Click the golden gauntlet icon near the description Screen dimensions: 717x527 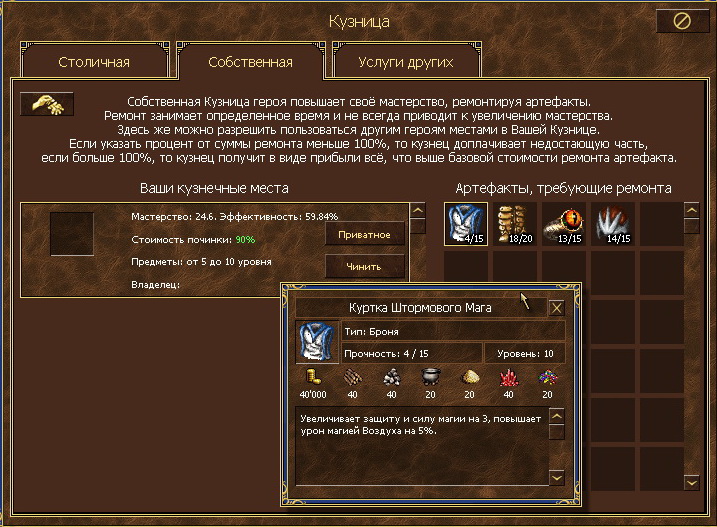point(47,104)
